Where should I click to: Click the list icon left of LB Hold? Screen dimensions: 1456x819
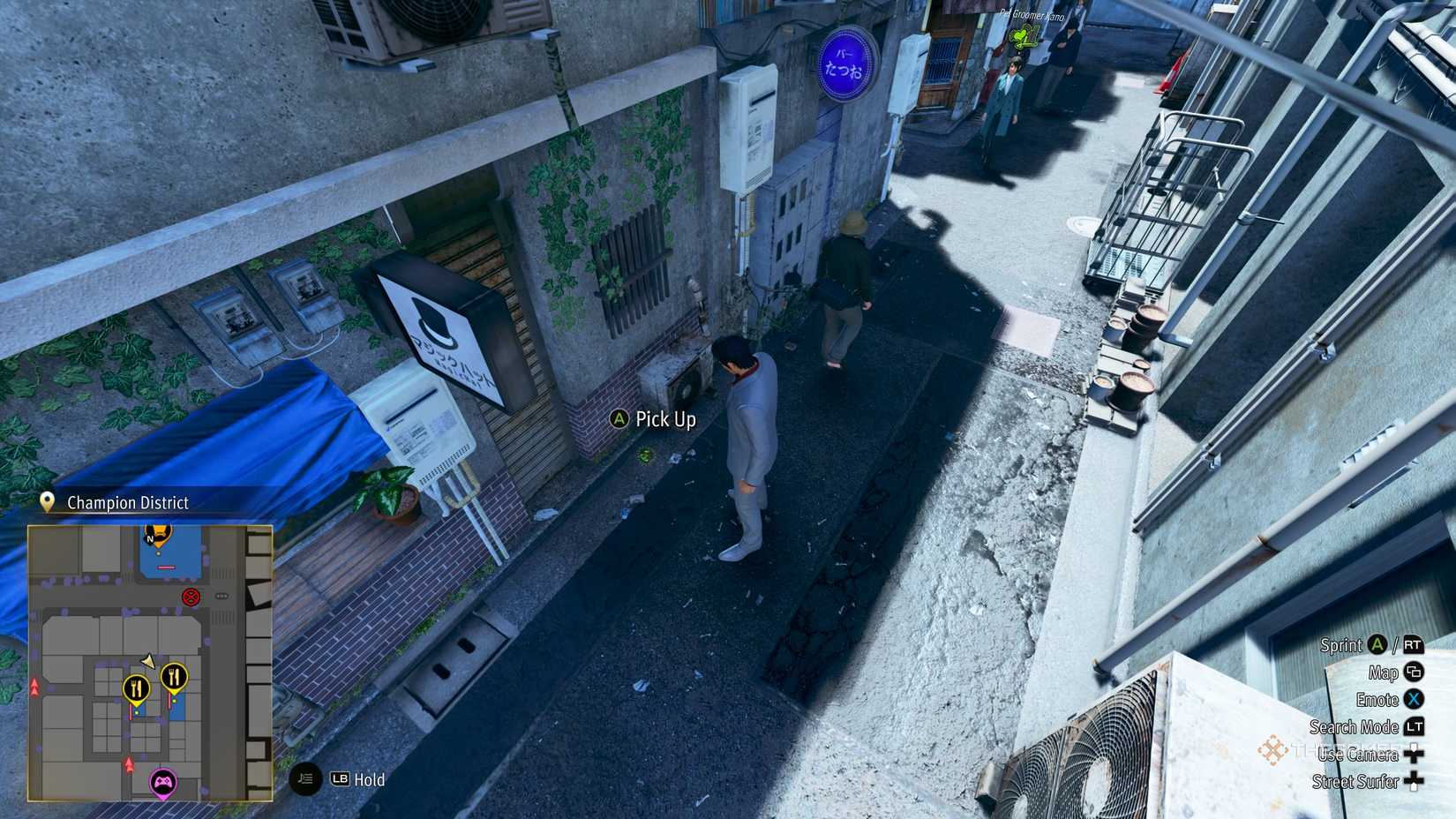[x=304, y=780]
